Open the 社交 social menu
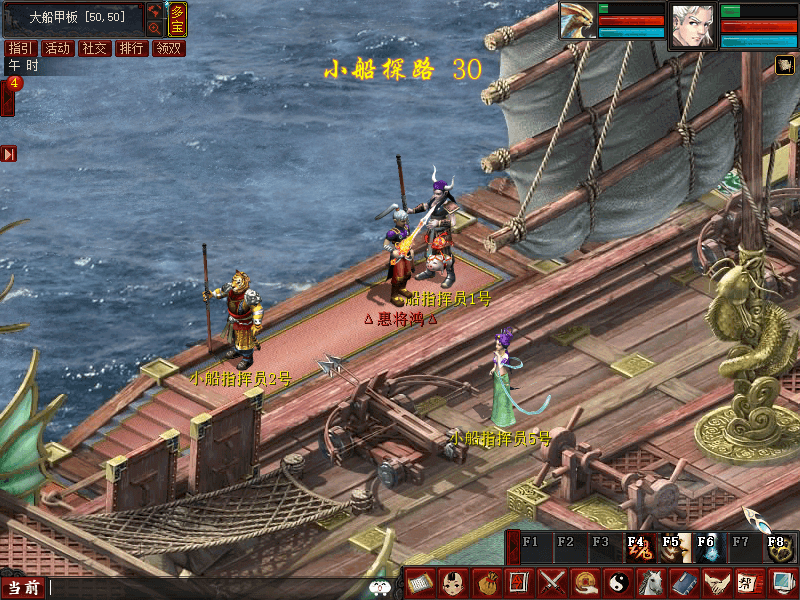 95,48
